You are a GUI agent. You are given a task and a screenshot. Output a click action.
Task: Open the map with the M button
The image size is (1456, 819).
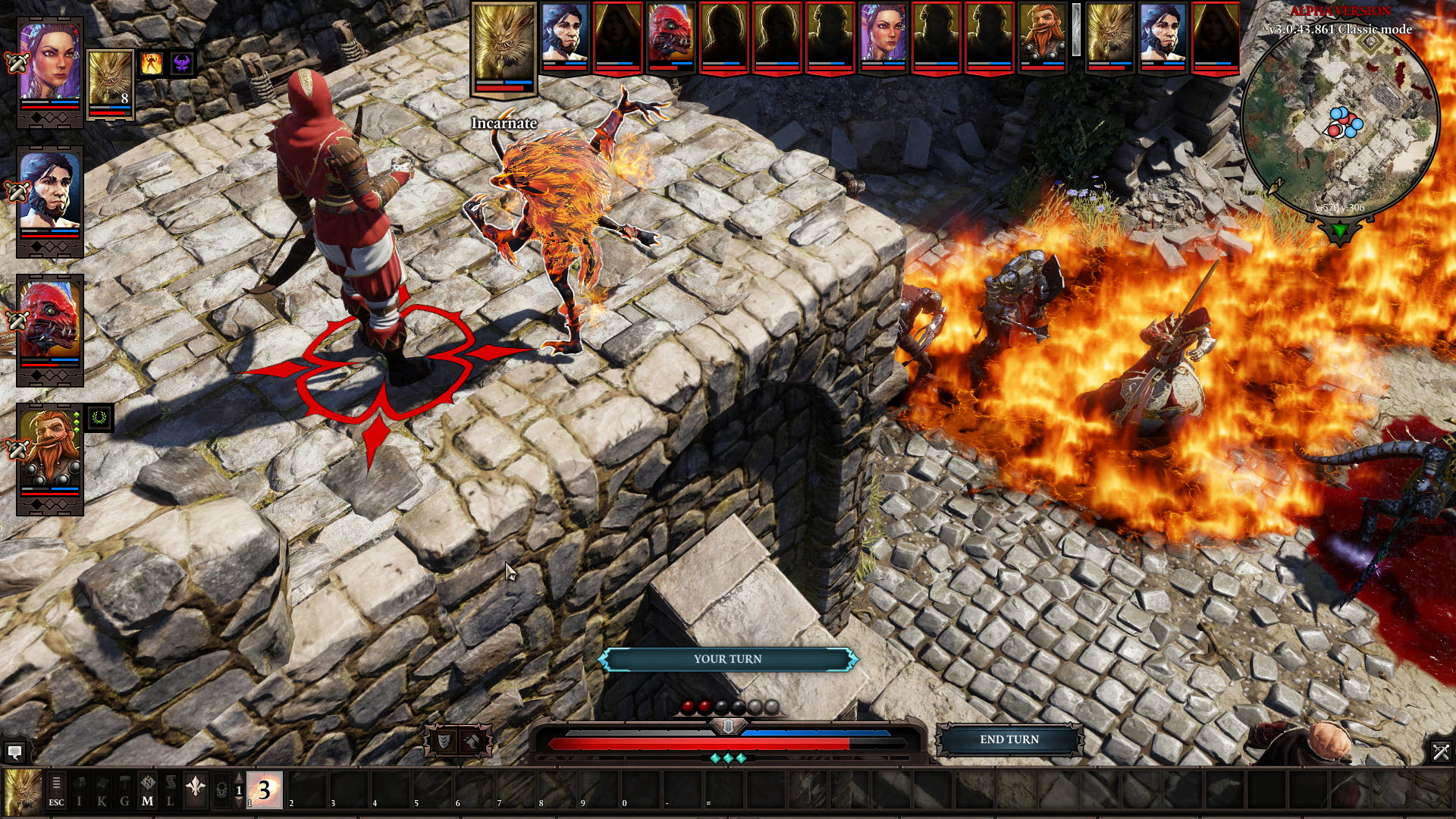pos(147,790)
